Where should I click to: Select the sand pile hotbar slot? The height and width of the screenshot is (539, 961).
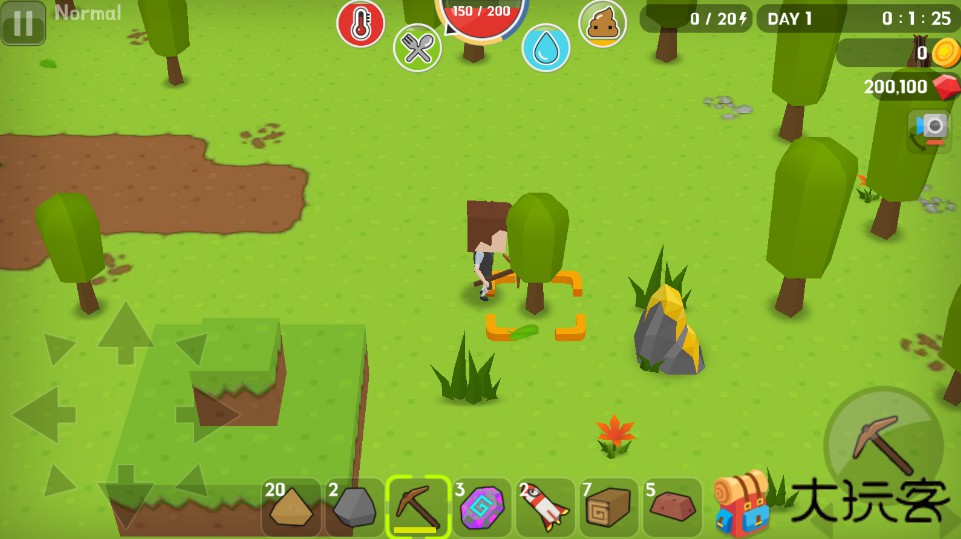pyautogui.click(x=291, y=507)
